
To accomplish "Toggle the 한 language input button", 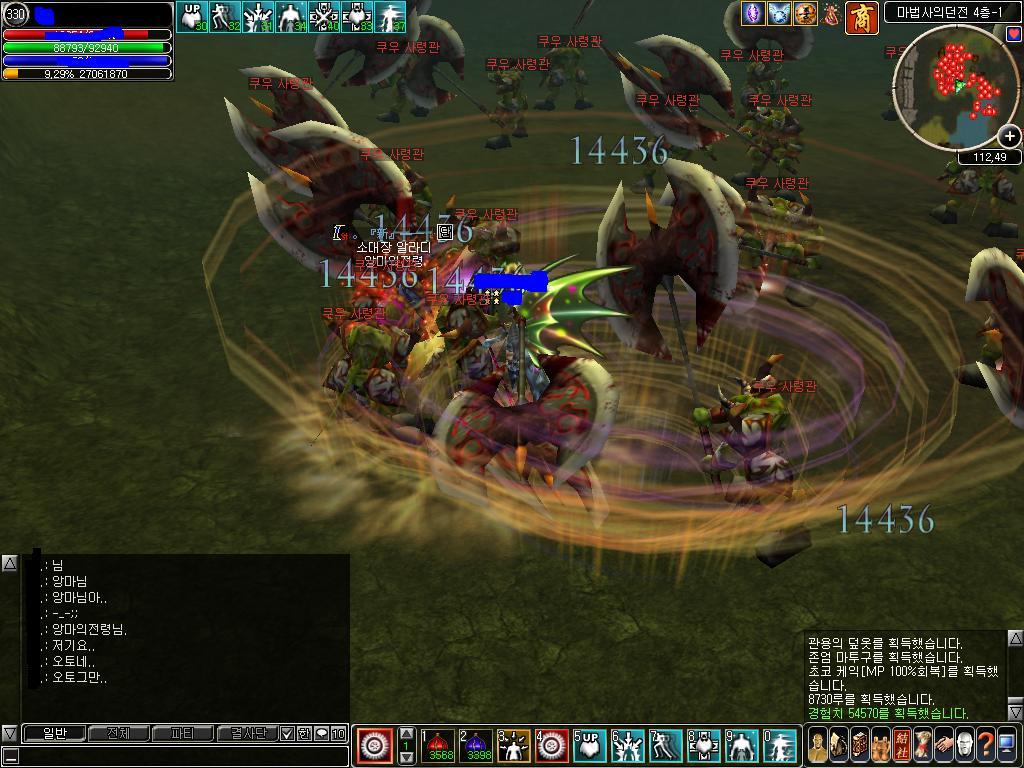I will pos(304,734).
